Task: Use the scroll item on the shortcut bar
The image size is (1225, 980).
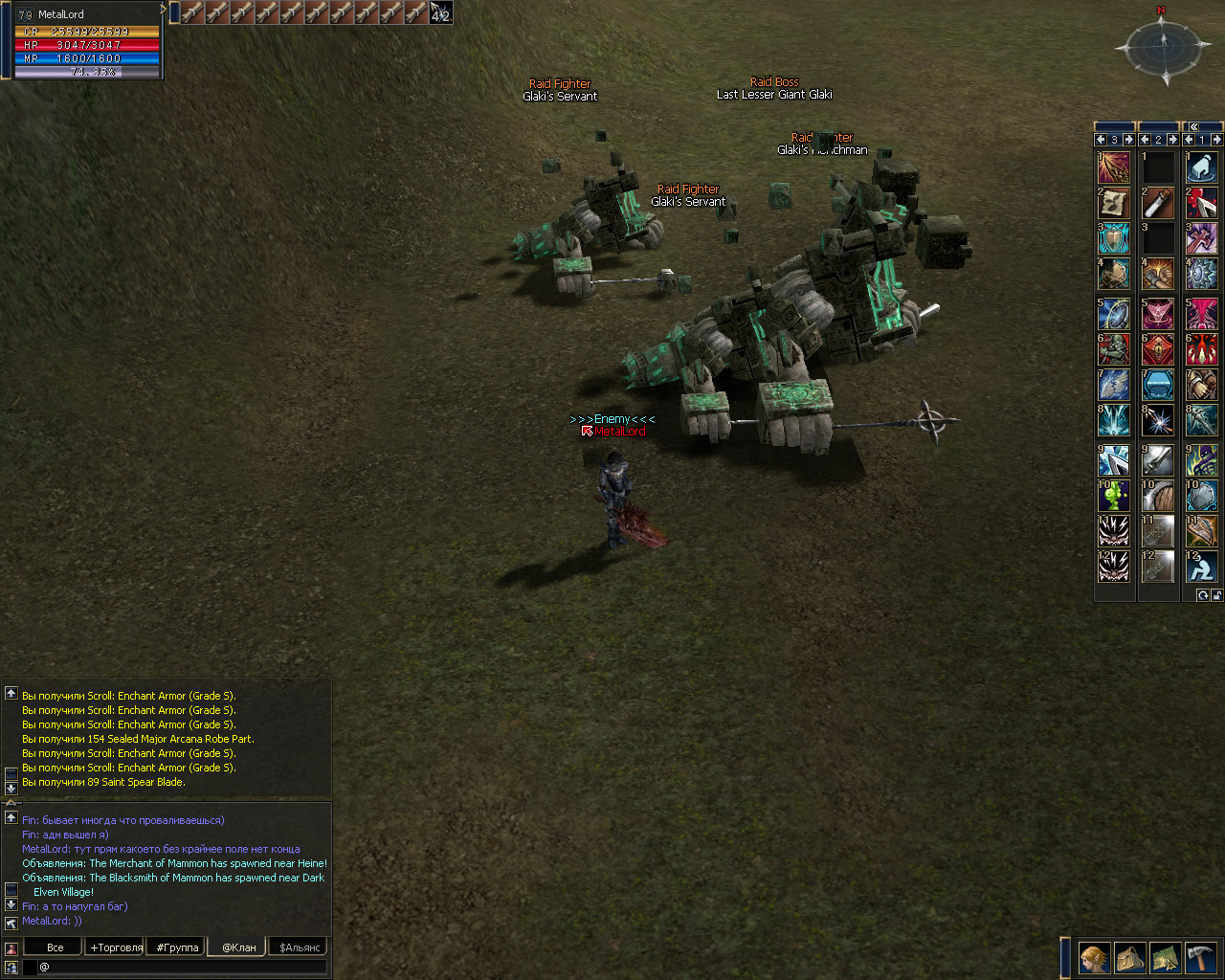Action: [1113, 203]
